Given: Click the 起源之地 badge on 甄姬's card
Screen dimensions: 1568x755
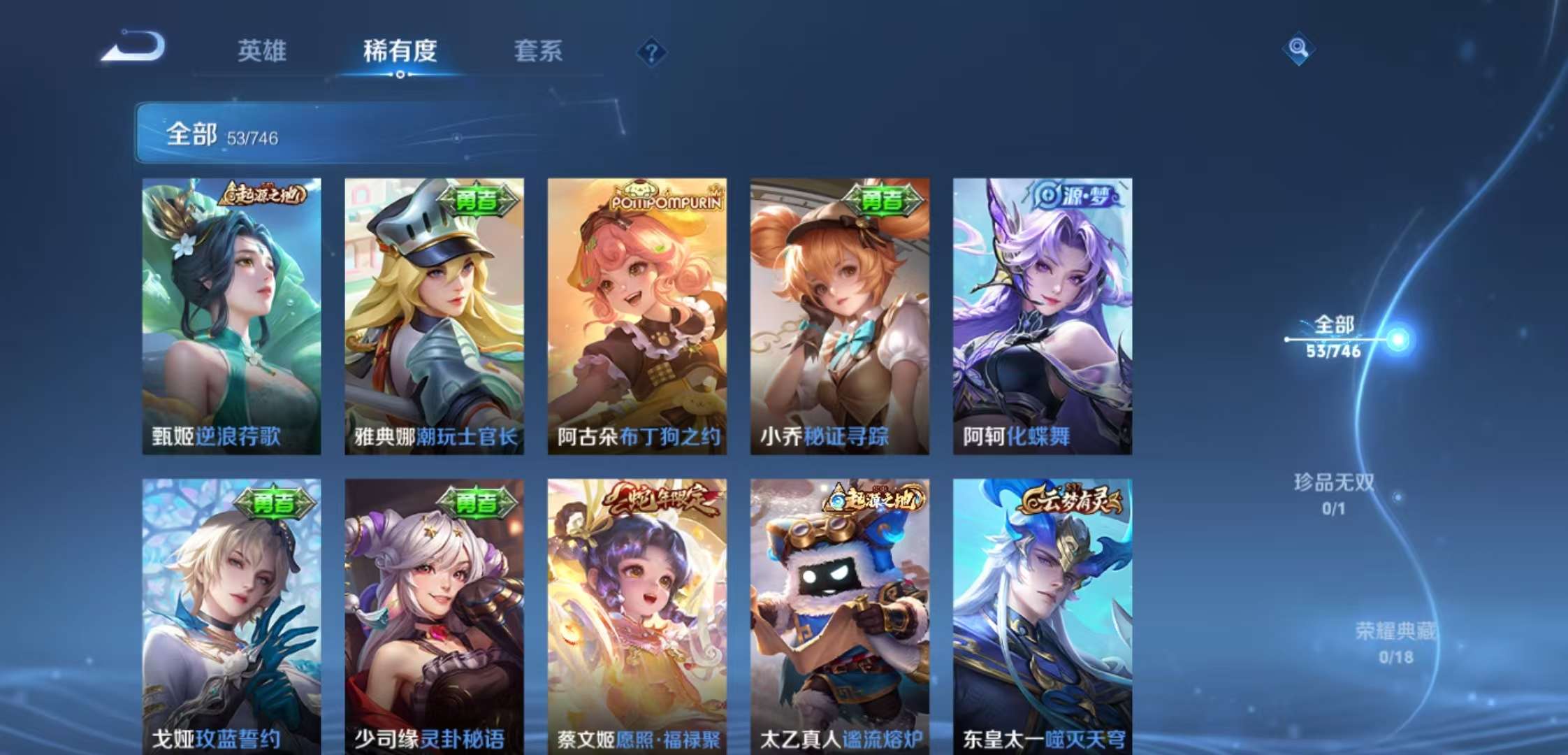Looking at the screenshot, I should pyautogui.click(x=266, y=193).
